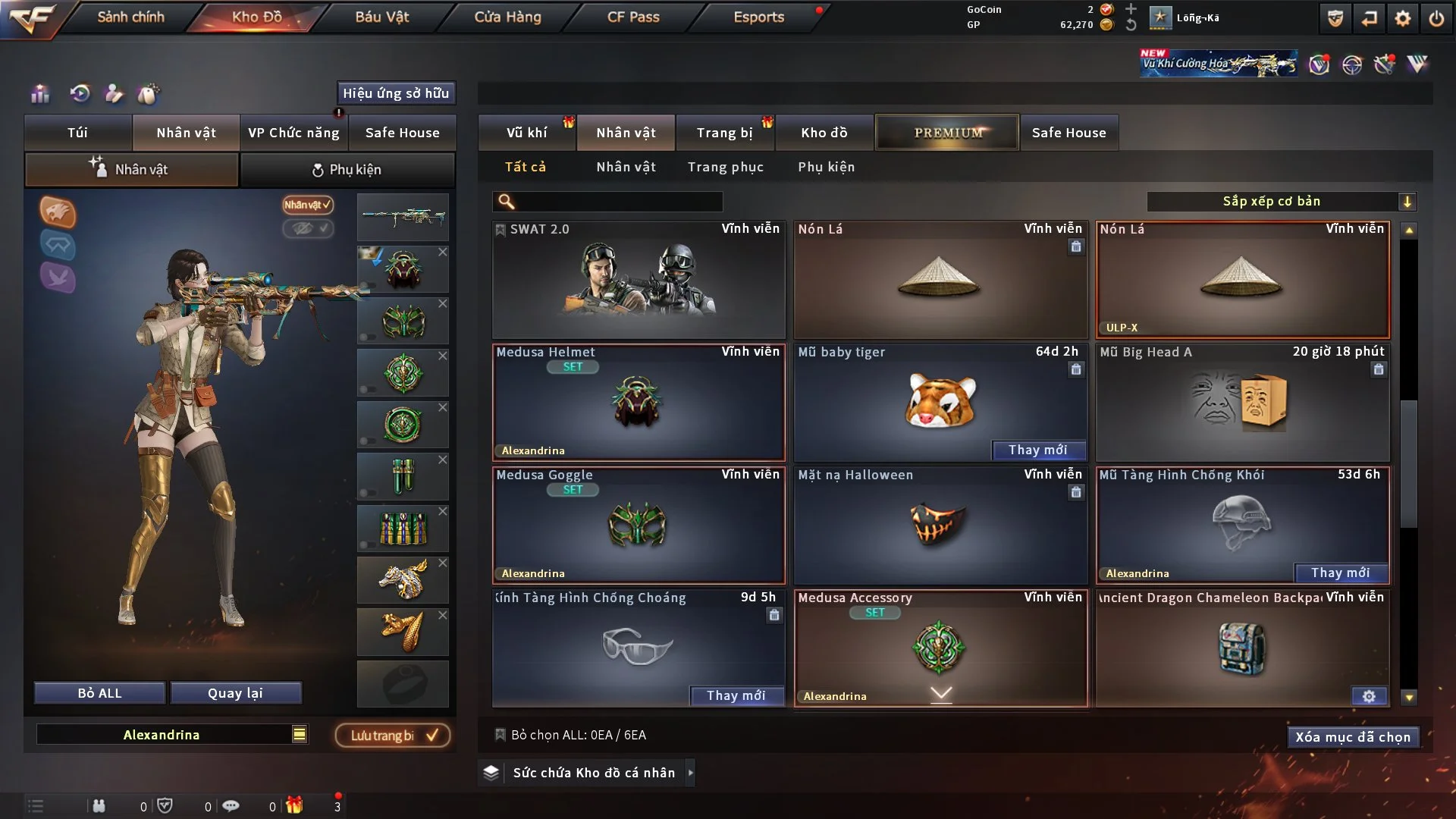1456x819 pixels.
Task: Click Xóa mục đã chọn button
Action: coord(1352,737)
